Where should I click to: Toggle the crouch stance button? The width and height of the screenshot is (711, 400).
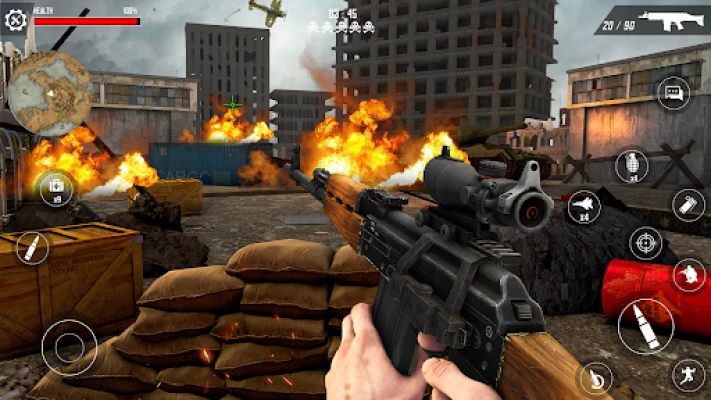(688, 274)
